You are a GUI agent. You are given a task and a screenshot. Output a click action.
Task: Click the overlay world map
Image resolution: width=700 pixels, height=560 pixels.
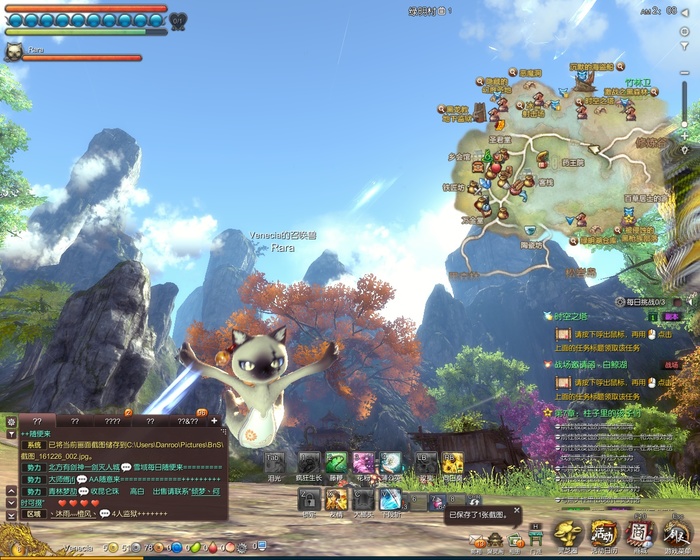(x=560, y=160)
